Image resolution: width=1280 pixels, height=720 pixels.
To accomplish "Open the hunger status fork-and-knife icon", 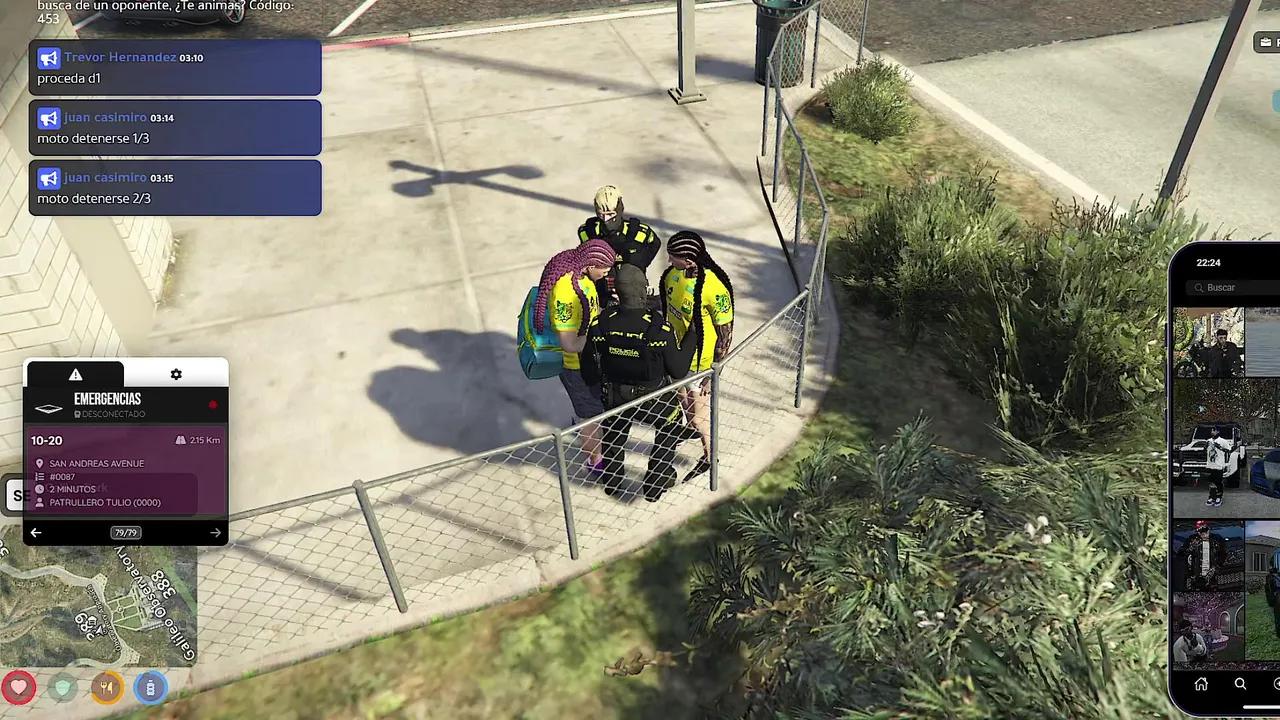I will [x=106, y=688].
